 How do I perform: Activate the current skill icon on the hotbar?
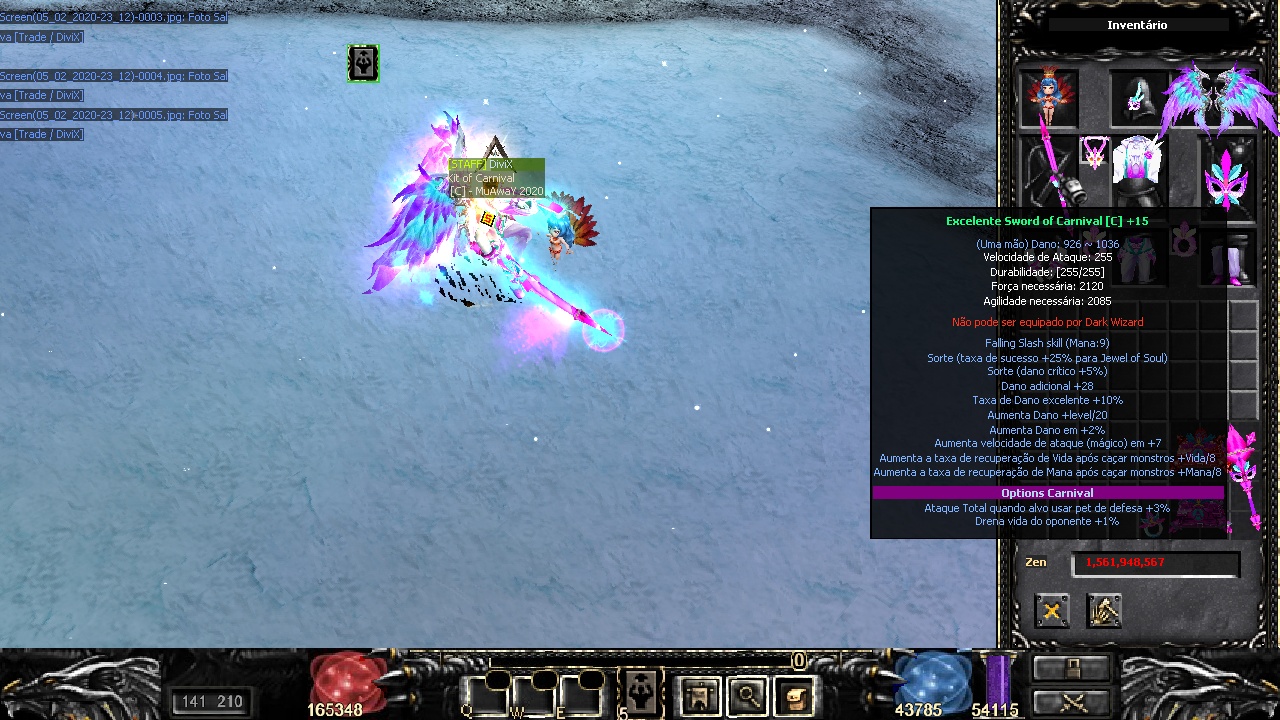coord(640,692)
